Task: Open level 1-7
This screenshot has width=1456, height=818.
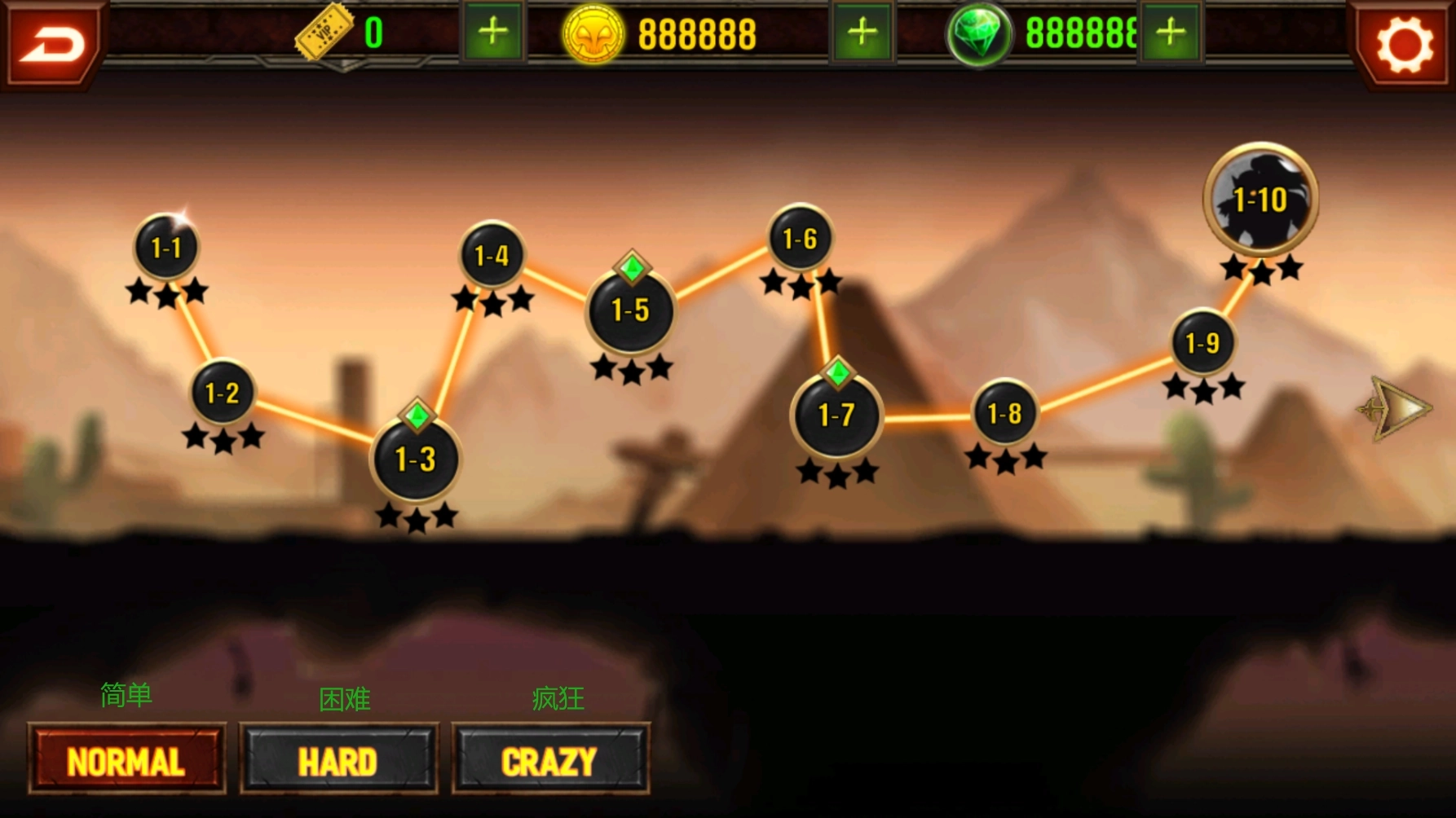Action: click(x=836, y=416)
